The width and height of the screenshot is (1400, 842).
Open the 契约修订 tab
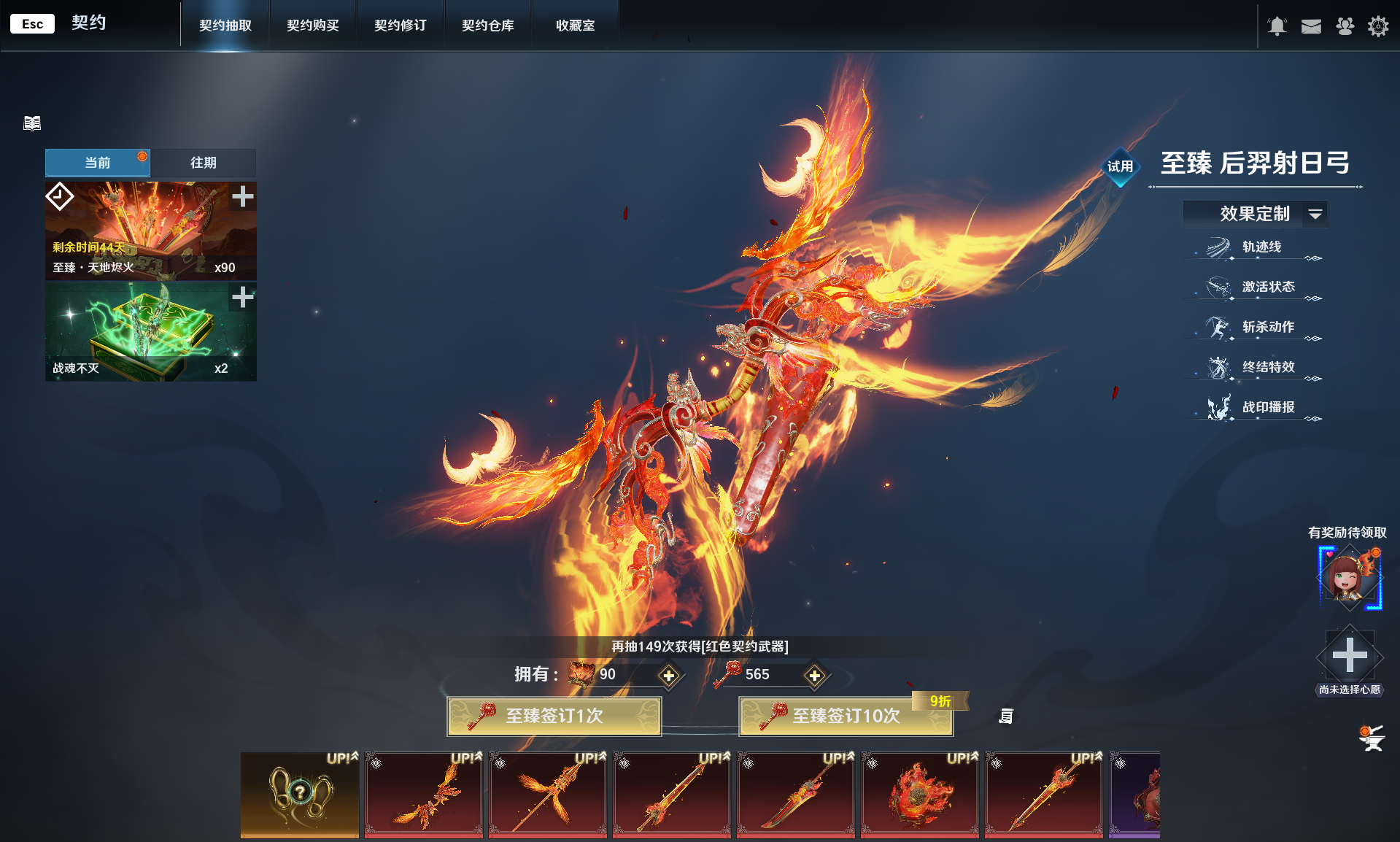pyautogui.click(x=401, y=26)
